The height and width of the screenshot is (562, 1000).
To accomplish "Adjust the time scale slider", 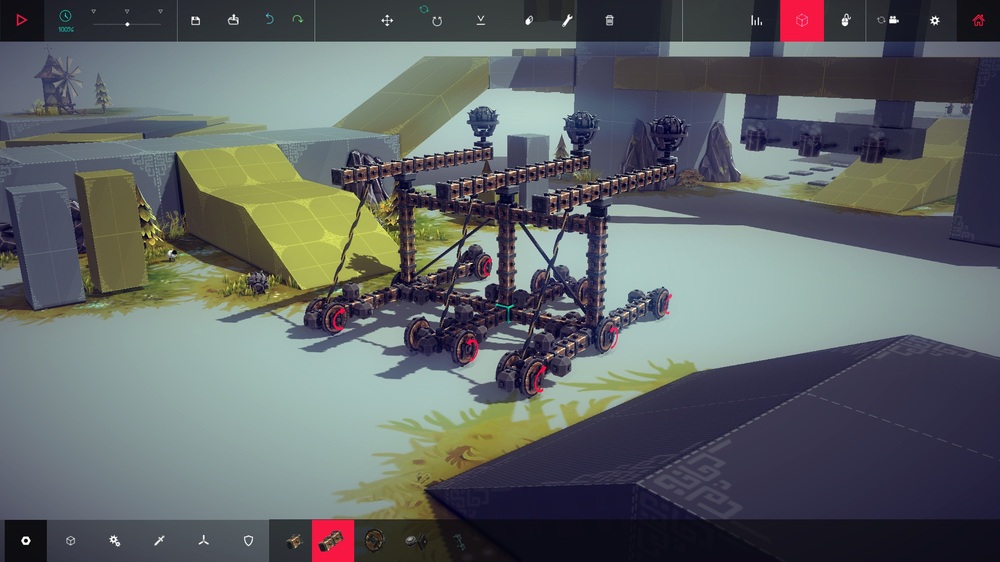I will click(x=127, y=23).
